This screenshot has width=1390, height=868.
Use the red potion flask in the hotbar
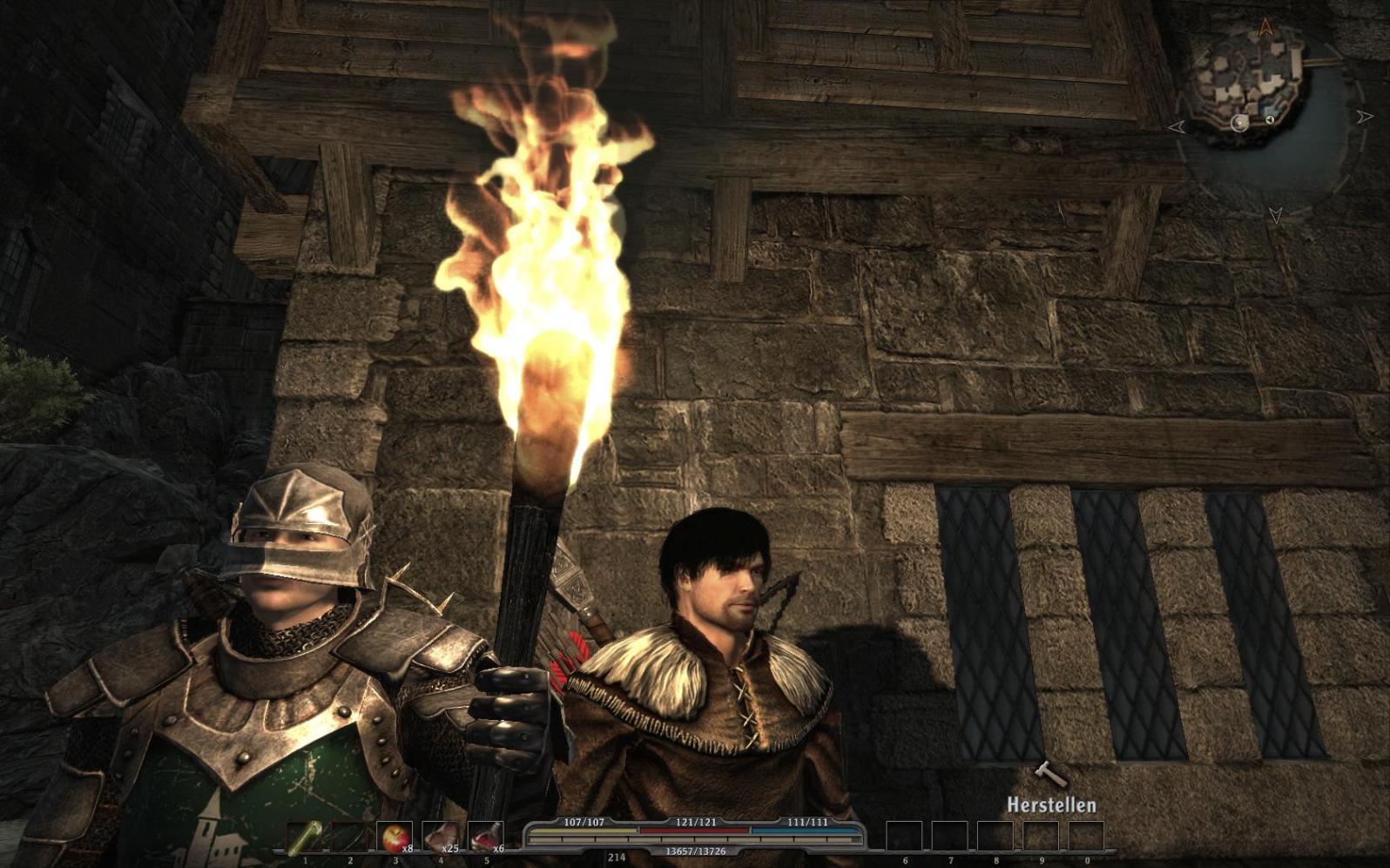pyautogui.click(x=485, y=838)
